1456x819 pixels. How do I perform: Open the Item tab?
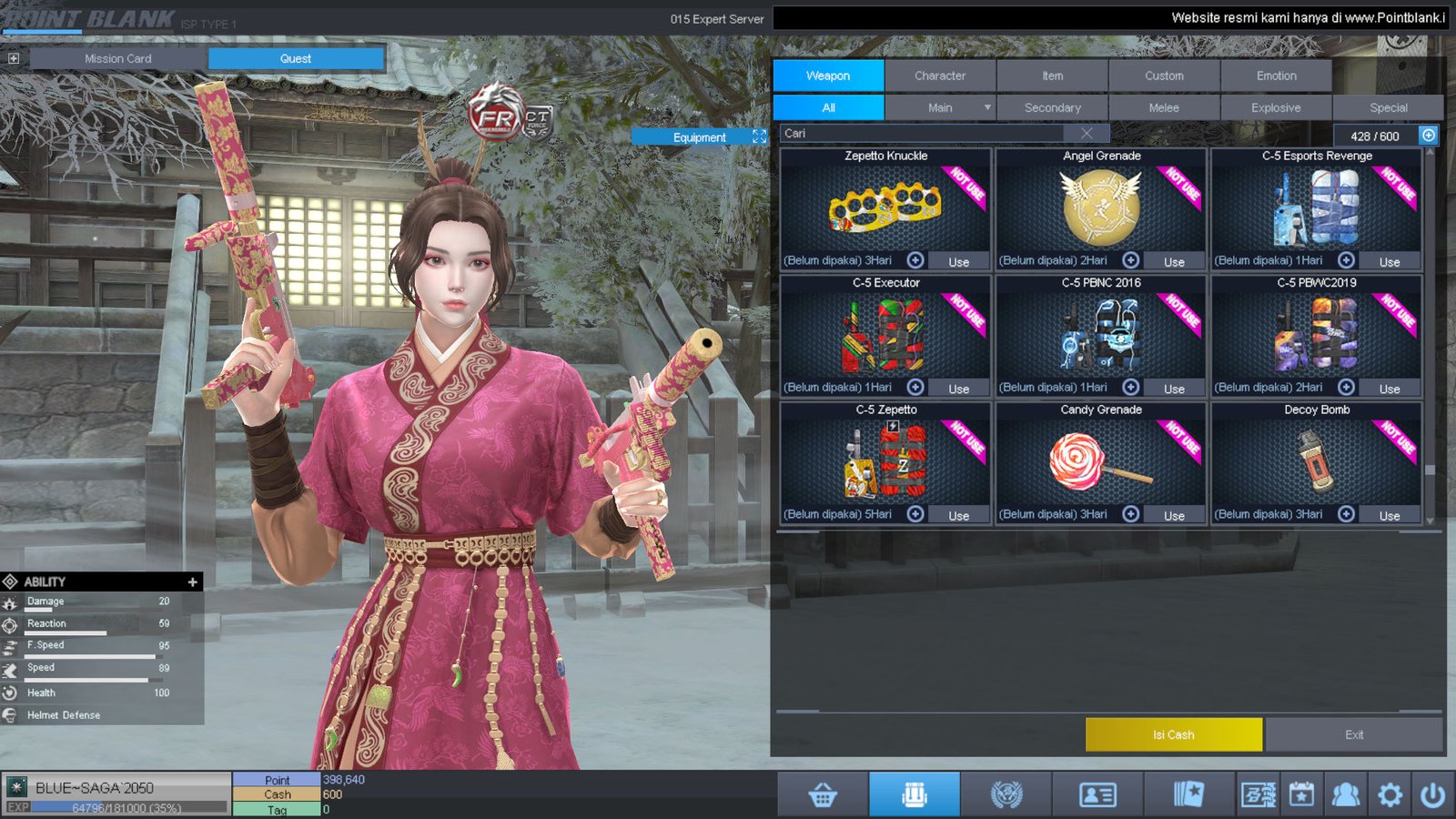(x=1052, y=76)
